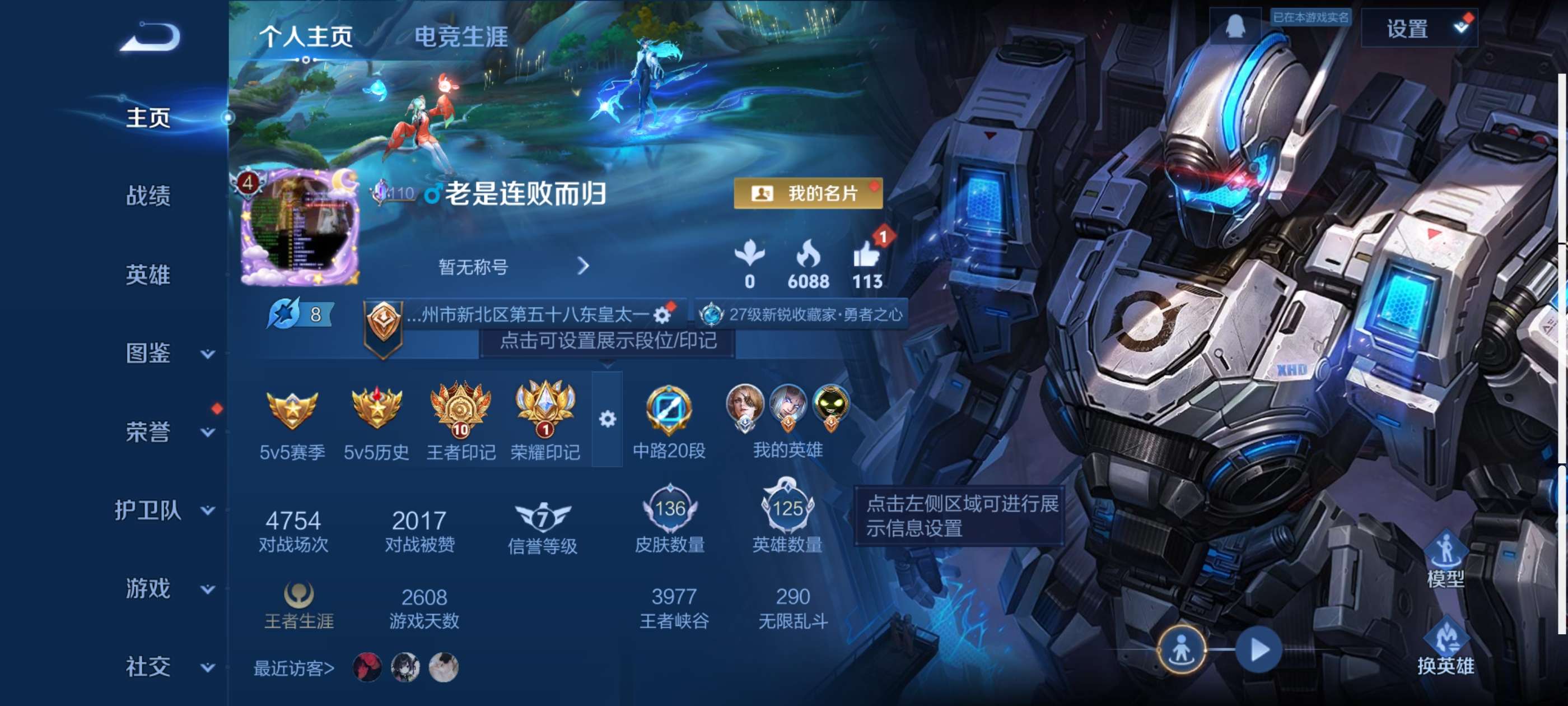Open the 王者印记 seal badge
The width and height of the screenshot is (1568, 706).
tap(461, 417)
